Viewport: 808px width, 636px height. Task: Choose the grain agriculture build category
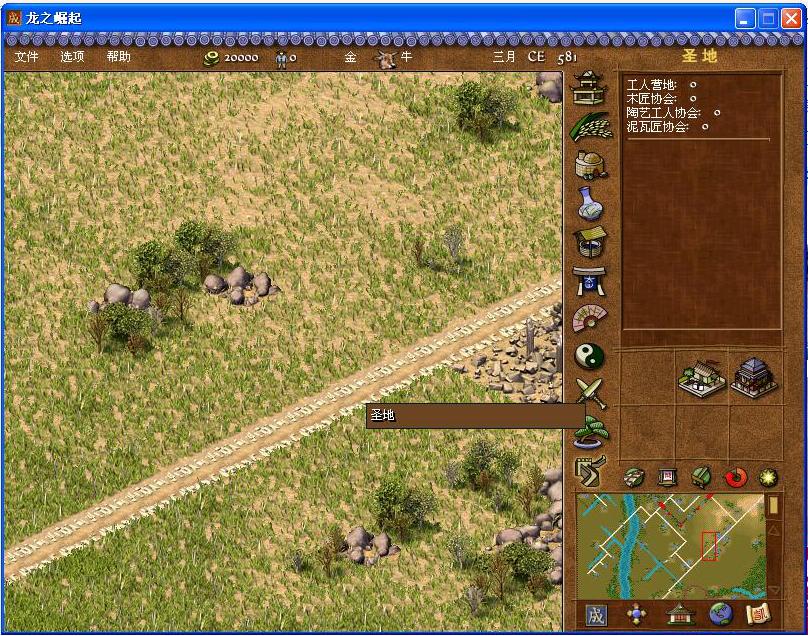pyautogui.click(x=590, y=128)
